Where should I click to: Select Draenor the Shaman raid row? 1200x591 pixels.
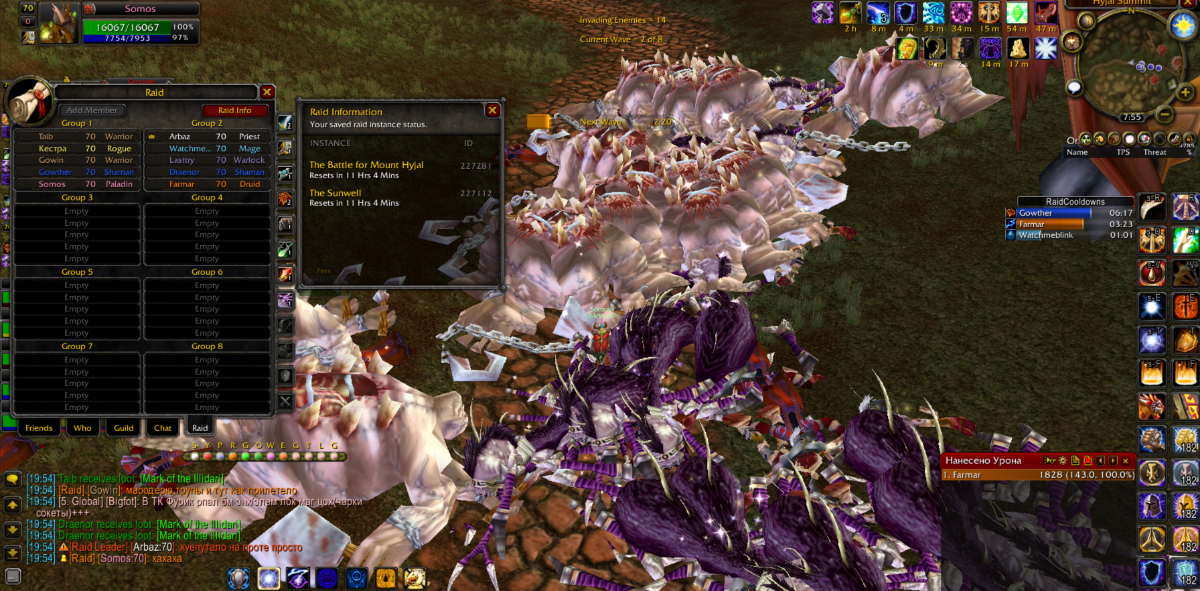206,172
